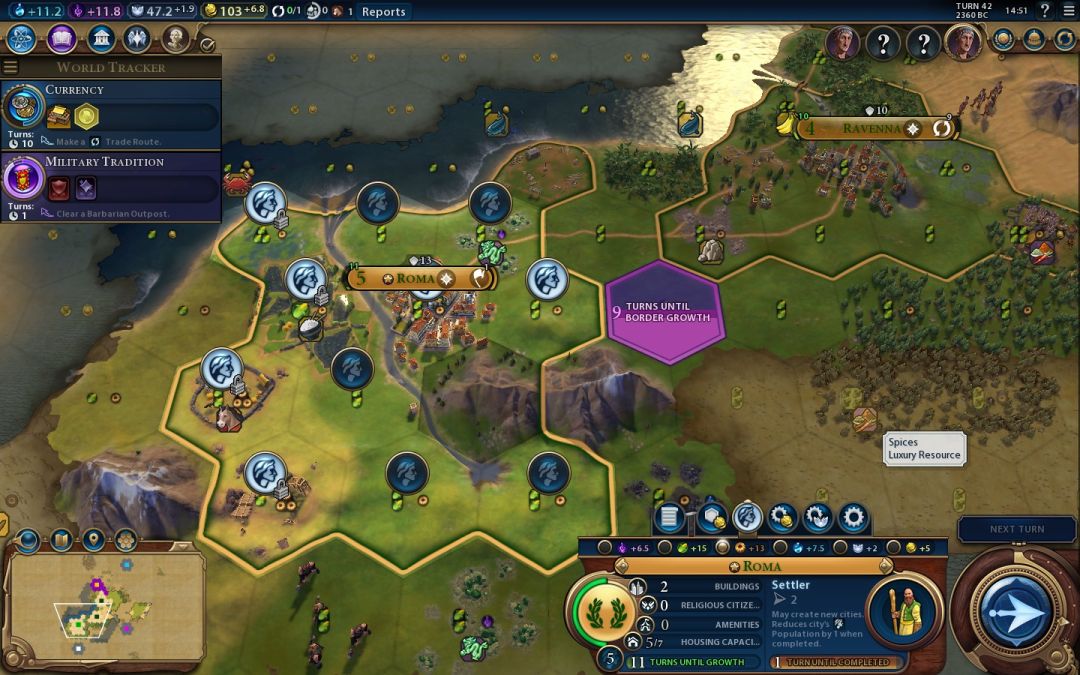Open the change production gear icon
Screen dimensions: 1080x675
[x=852, y=518]
